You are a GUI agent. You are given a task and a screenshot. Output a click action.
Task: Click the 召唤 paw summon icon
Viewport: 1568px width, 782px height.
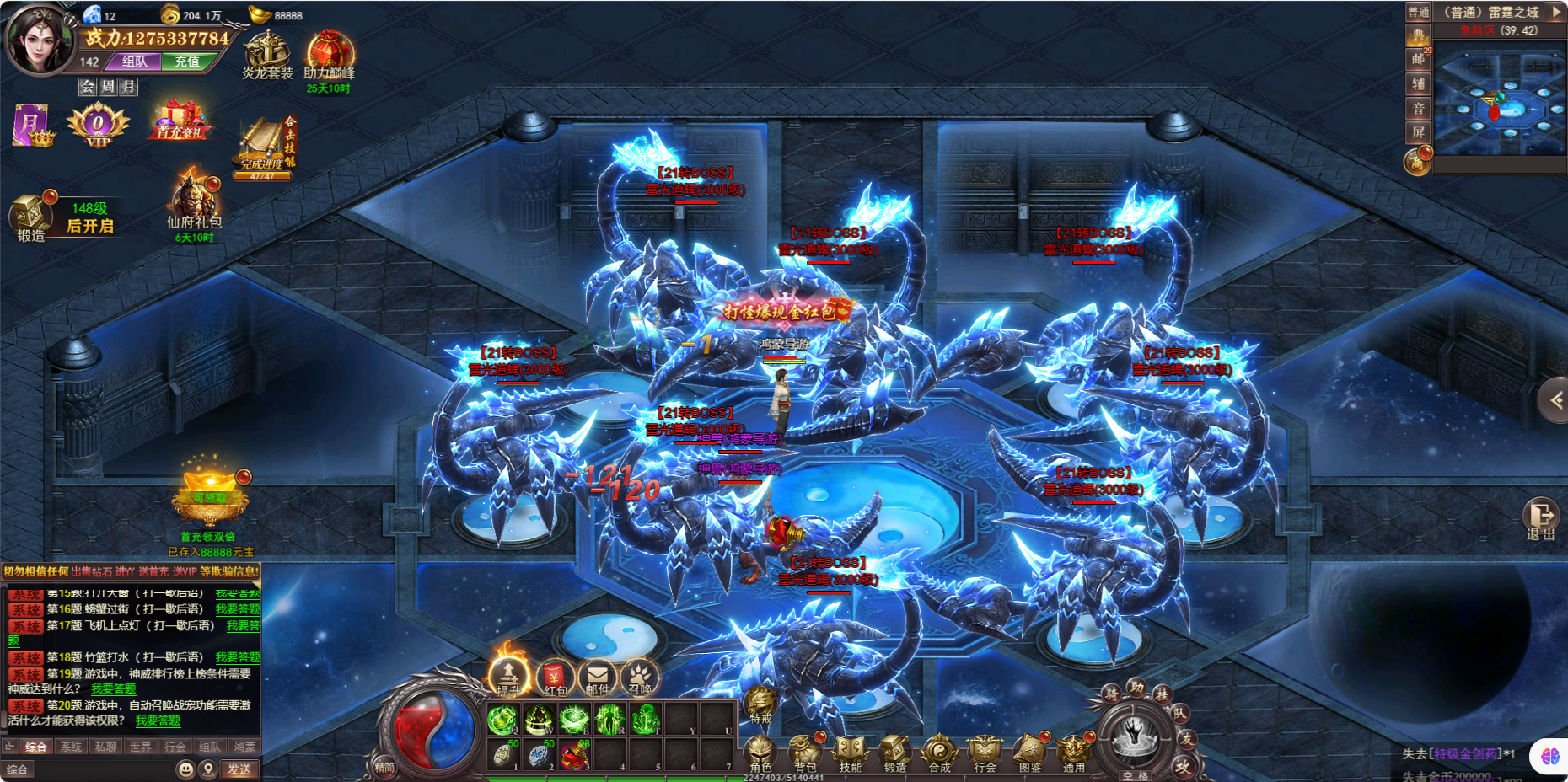(640, 678)
